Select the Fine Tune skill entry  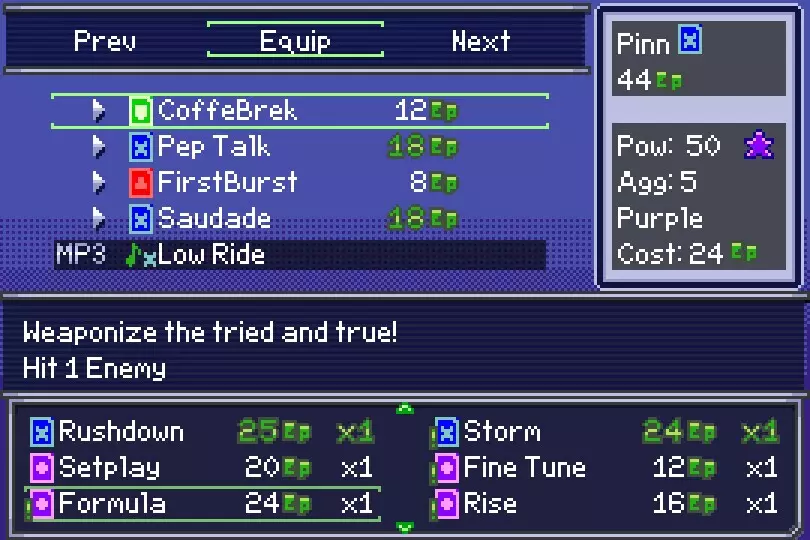pos(605,467)
